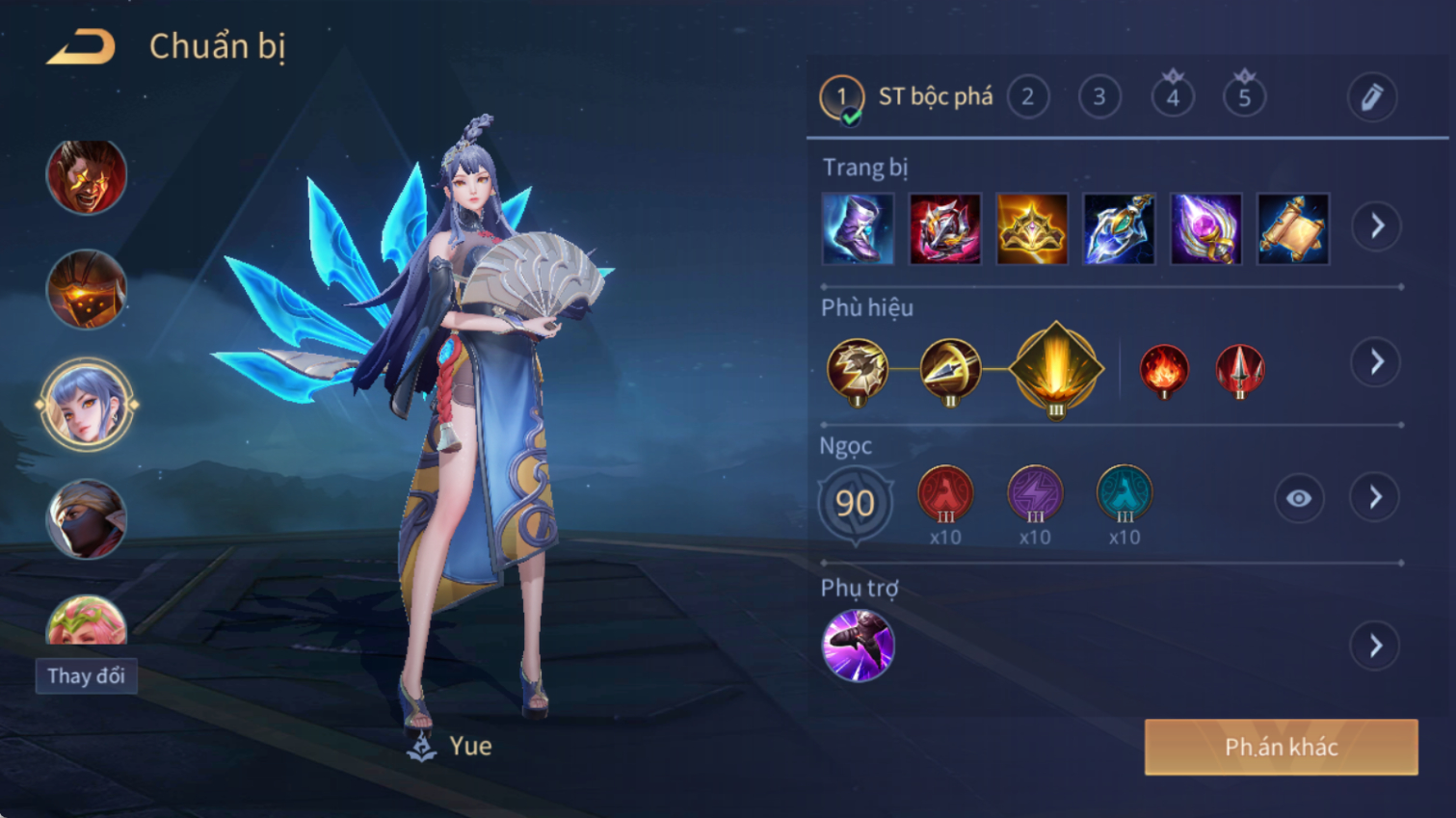Edit the preset name with pencil icon
Viewport: 1456px width, 818px height.
(1371, 97)
